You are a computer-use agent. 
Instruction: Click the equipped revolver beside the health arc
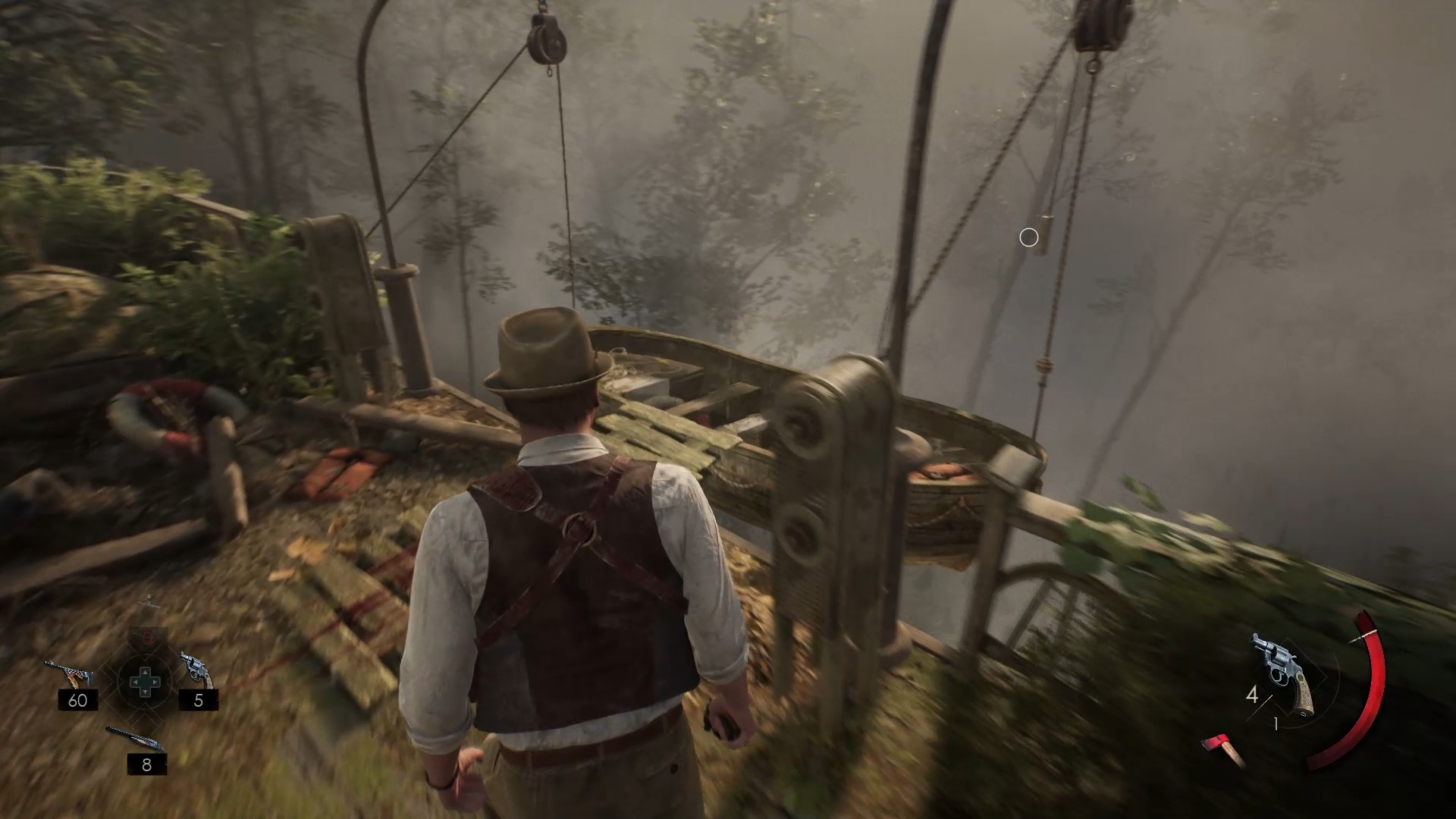1283,674
